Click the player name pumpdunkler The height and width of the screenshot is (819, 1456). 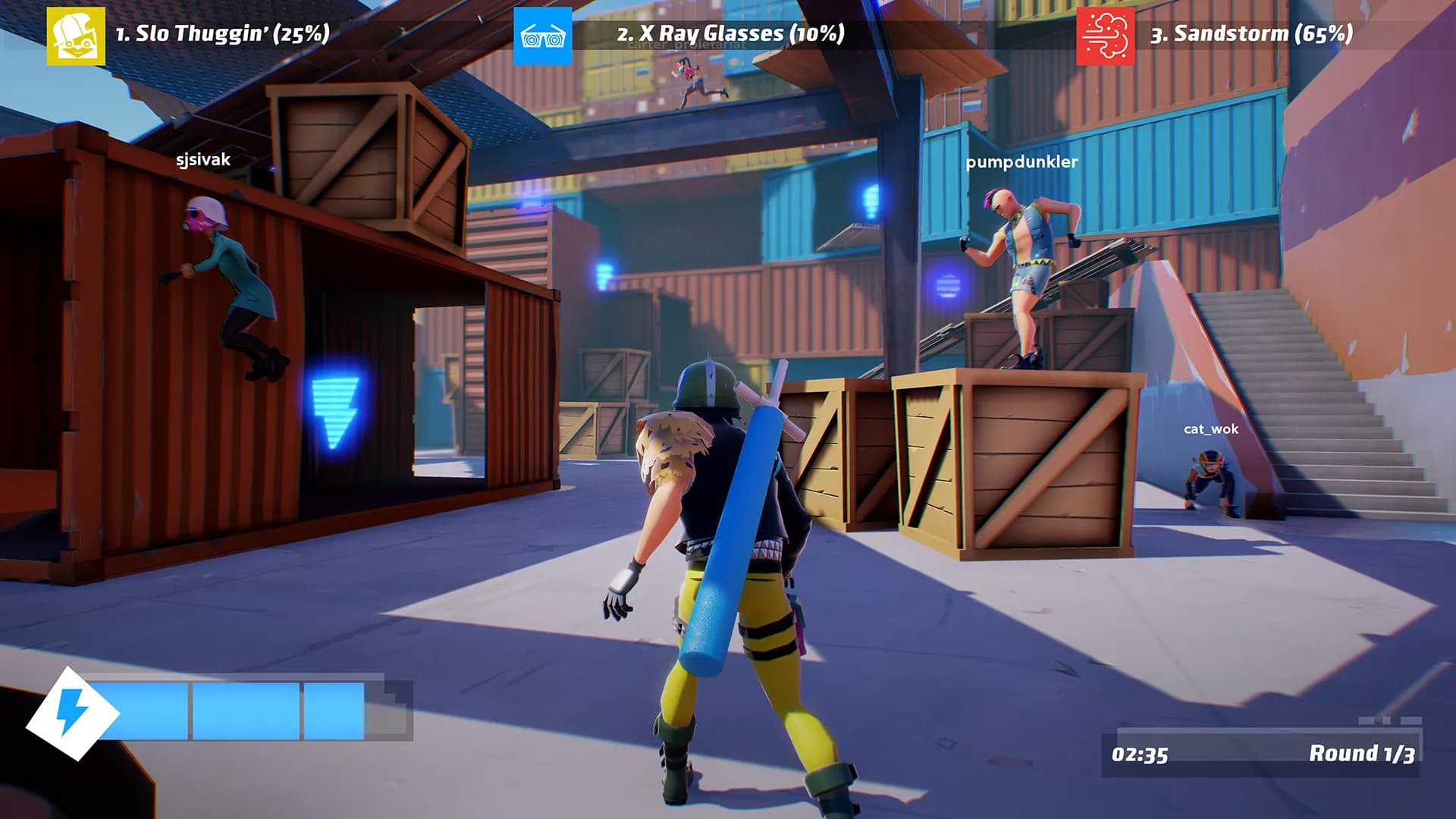click(x=1023, y=163)
